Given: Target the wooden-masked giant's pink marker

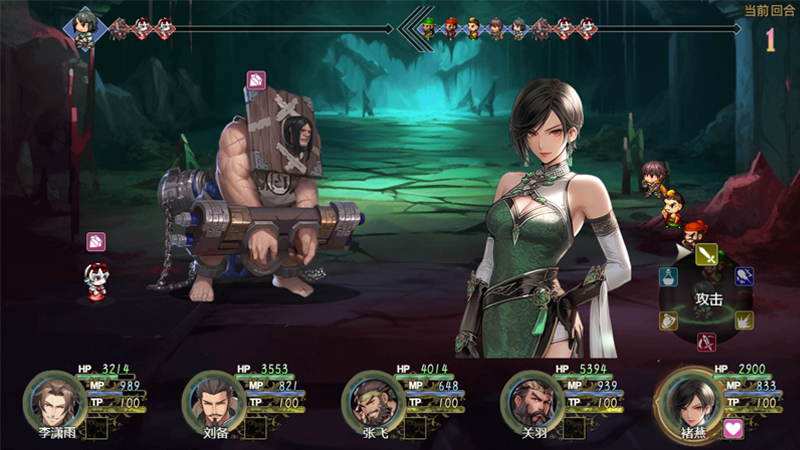Looking at the screenshot, I should coord(256,79).
